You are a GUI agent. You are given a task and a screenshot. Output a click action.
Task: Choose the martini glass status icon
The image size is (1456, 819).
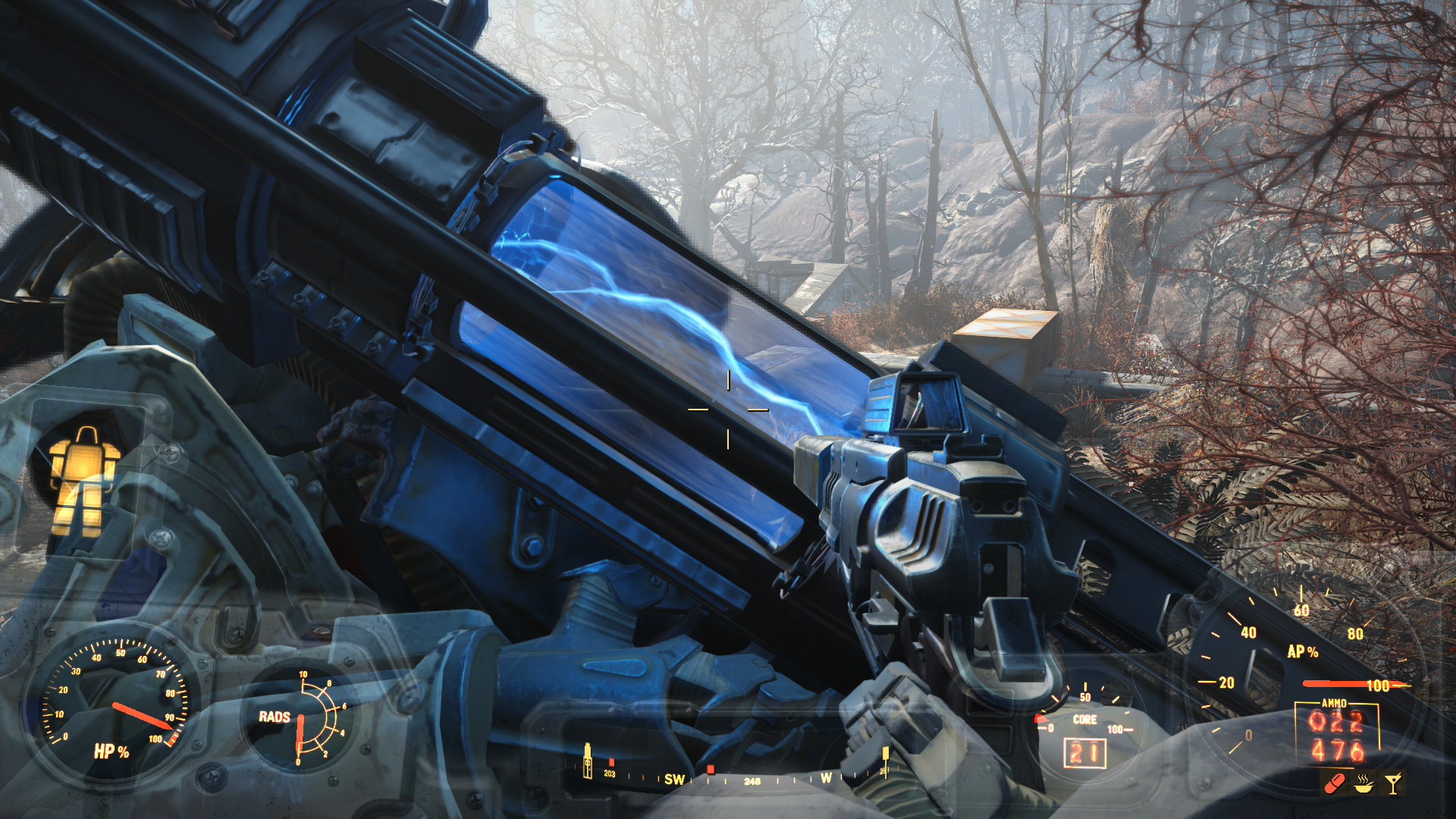(1393, 783)
